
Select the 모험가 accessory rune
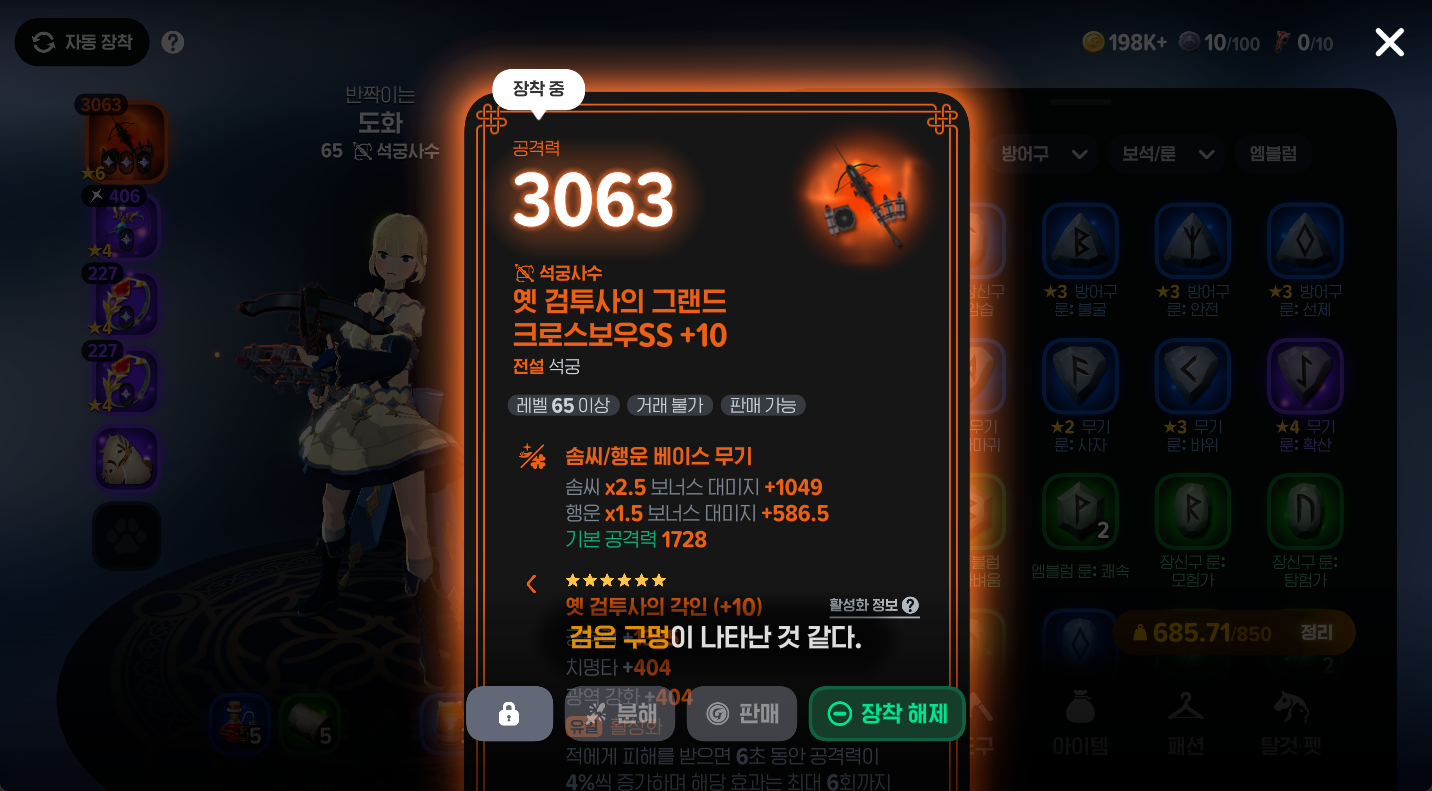[1192, 510]
